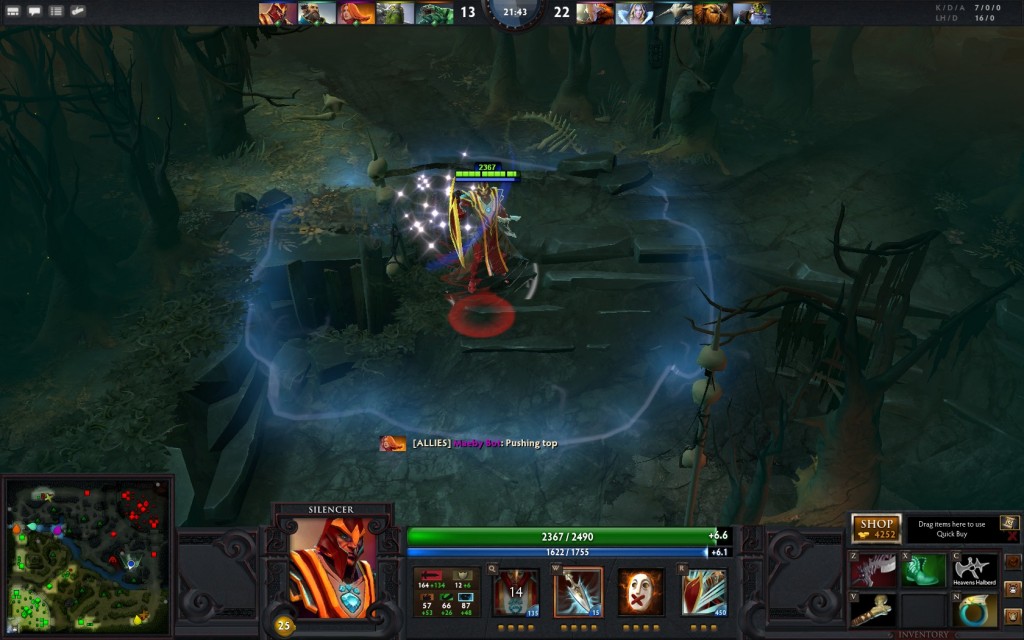This screenshot has height=640, width=1024.
Task: Click the green boots inventory item
Action: 924,570
